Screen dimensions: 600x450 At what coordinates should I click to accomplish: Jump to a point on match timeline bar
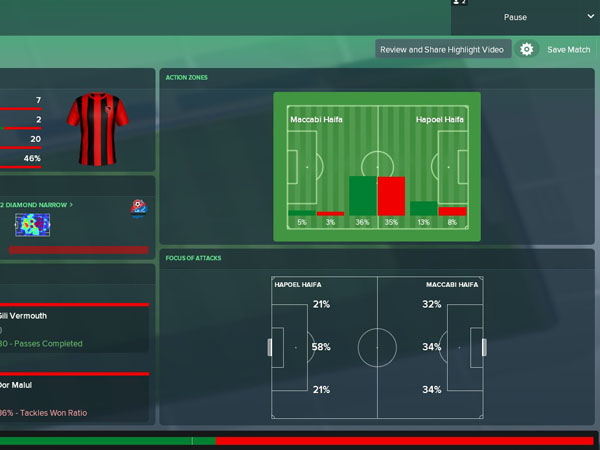point(300,440)
